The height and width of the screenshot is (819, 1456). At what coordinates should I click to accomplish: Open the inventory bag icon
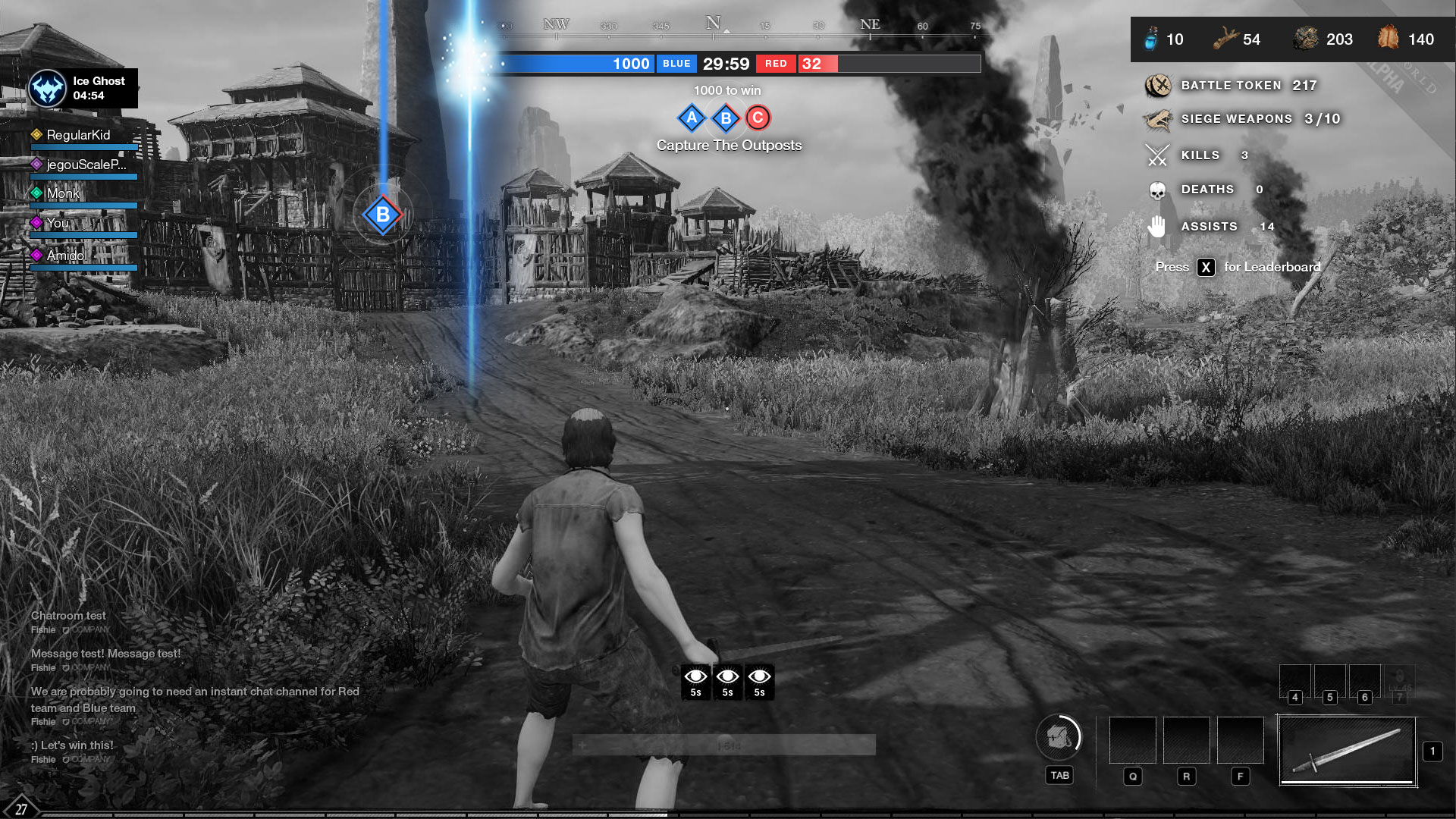[x=1059, y=736]
